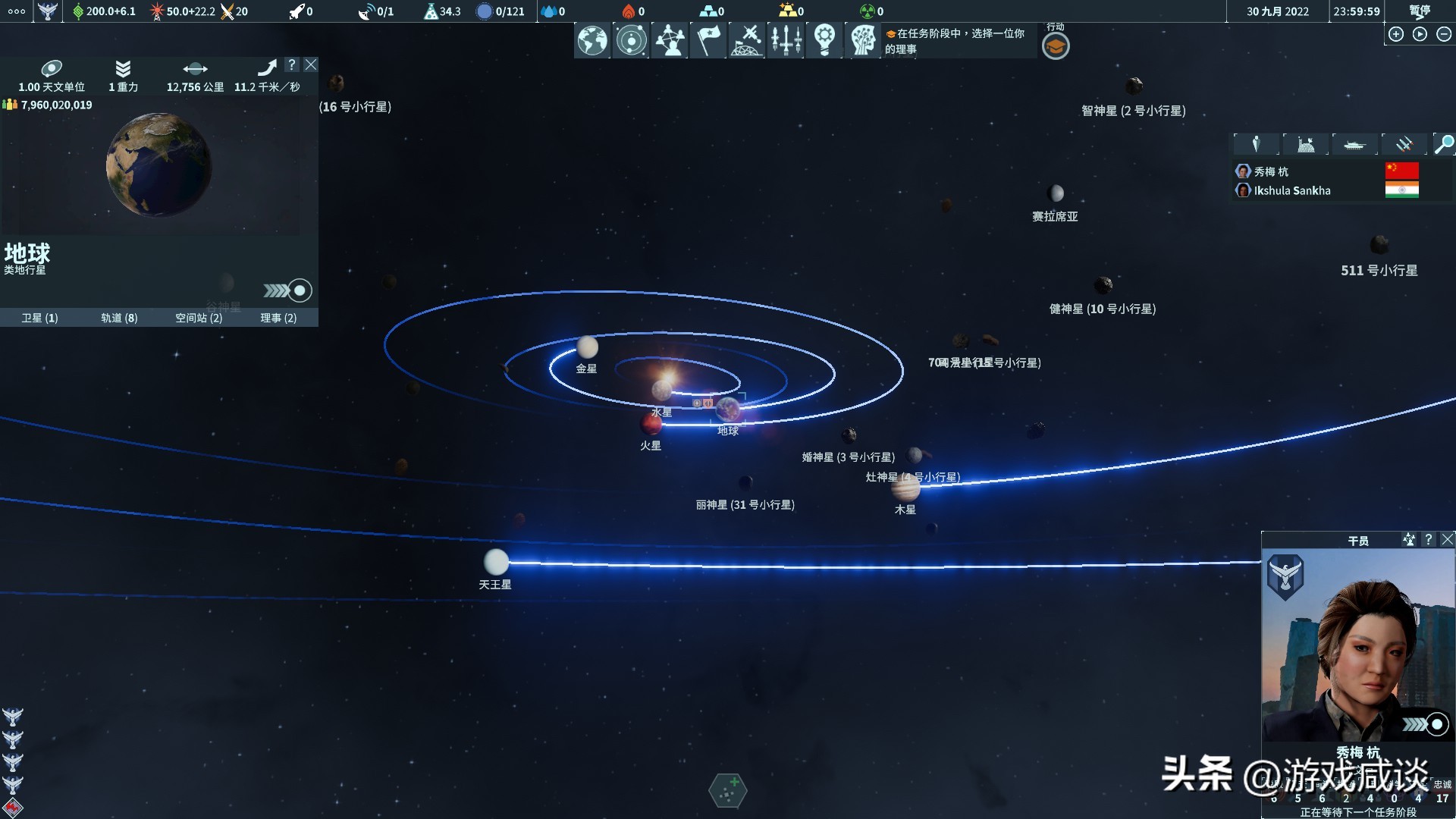Select the nations flag icon
The image size is (1456, 819).
coord(708,40)
